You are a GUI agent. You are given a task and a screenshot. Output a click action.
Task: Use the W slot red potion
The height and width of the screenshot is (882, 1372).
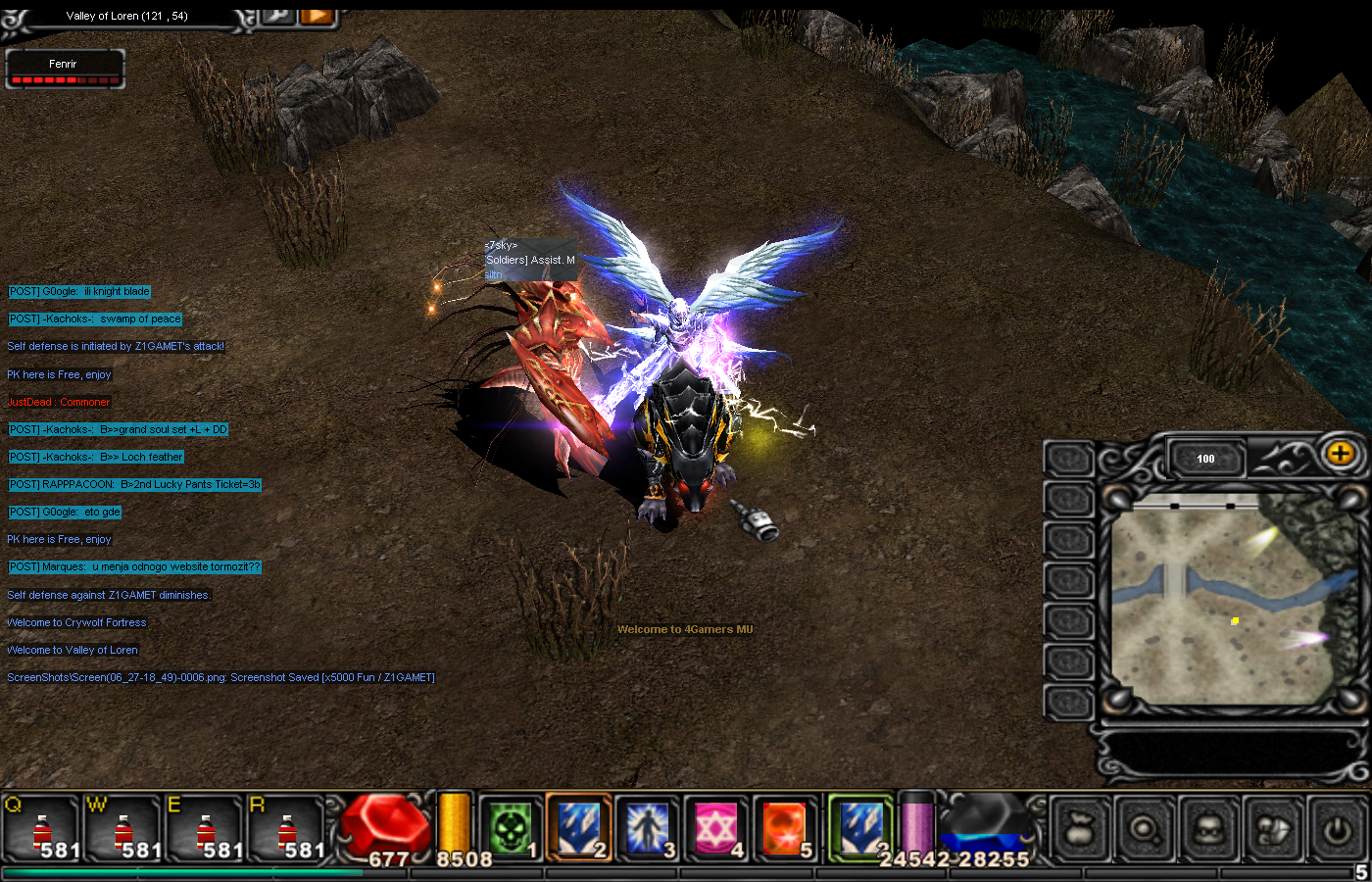click(122, 829)
